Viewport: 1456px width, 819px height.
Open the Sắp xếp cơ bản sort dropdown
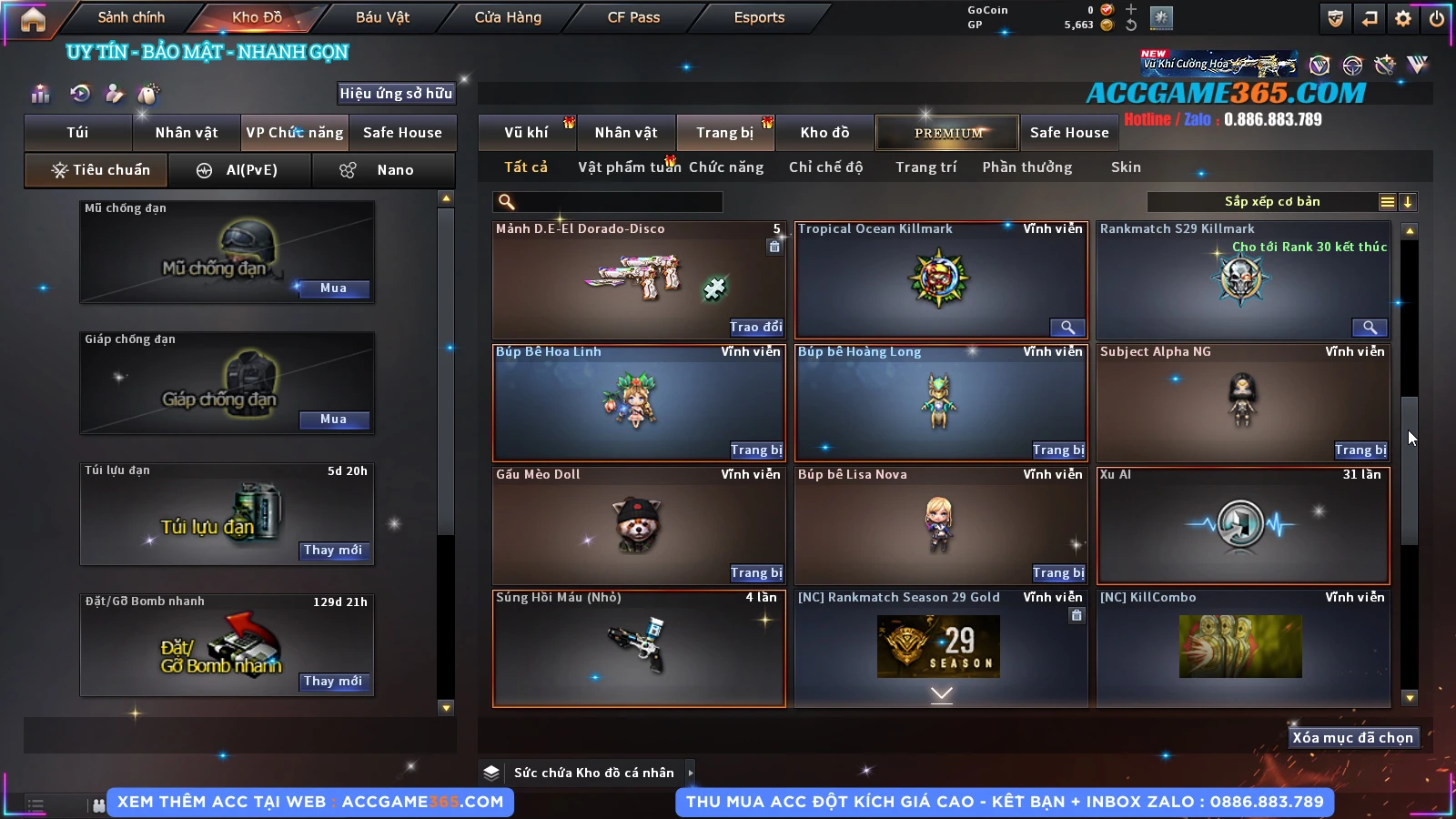pyautogui.click(x=1271, y=202)
